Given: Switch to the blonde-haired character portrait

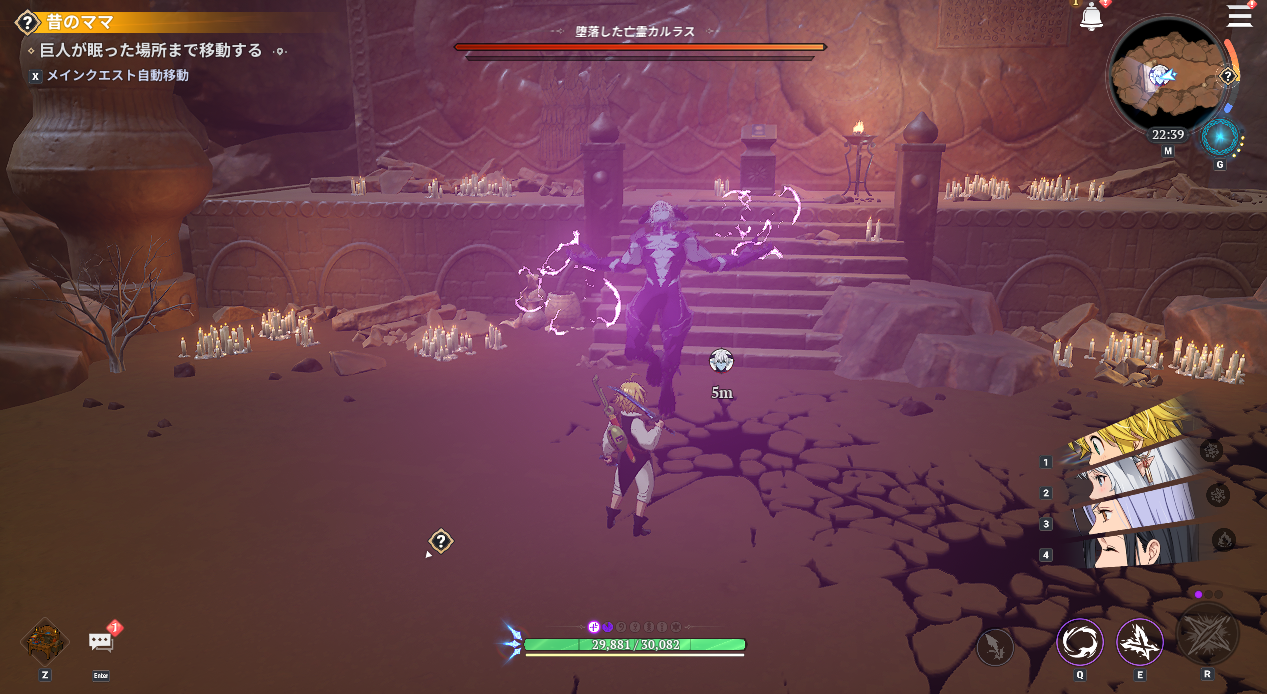Looking at the screenshot, I should tap(1130, 435).
